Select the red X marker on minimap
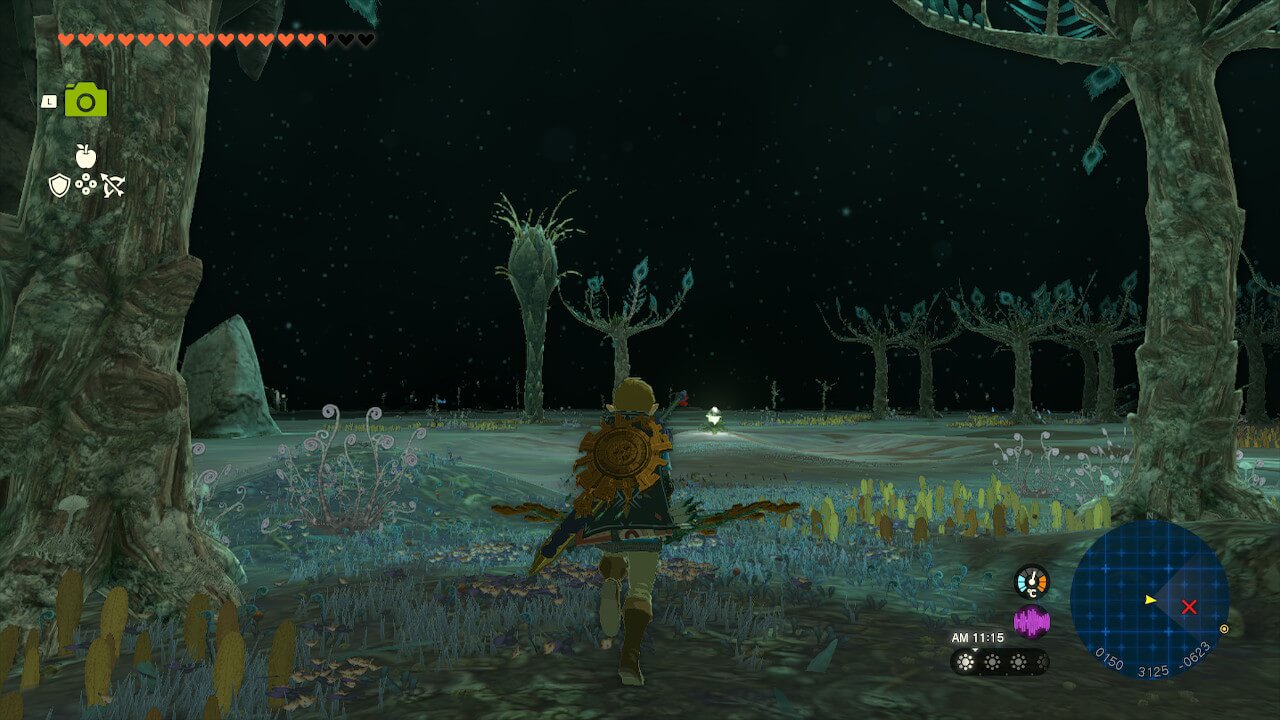Screen dimensions: 1280x720 tap(1189, 606)
